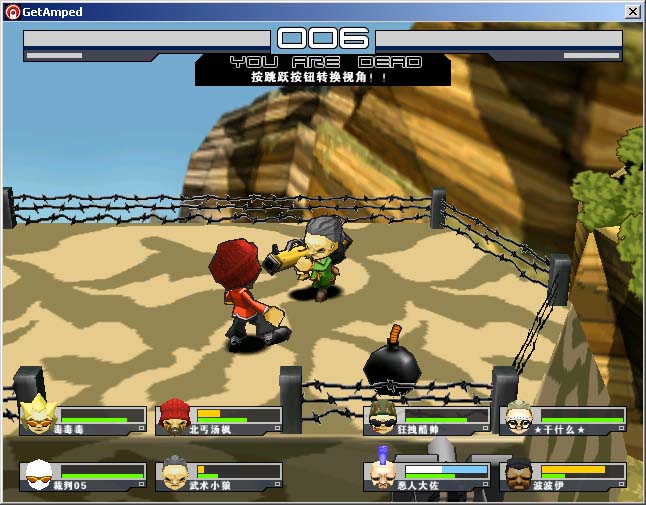This screenshot has height=505, width=646.
Task: Click the 波波伊 player portrait
Action: click(518, 473)
